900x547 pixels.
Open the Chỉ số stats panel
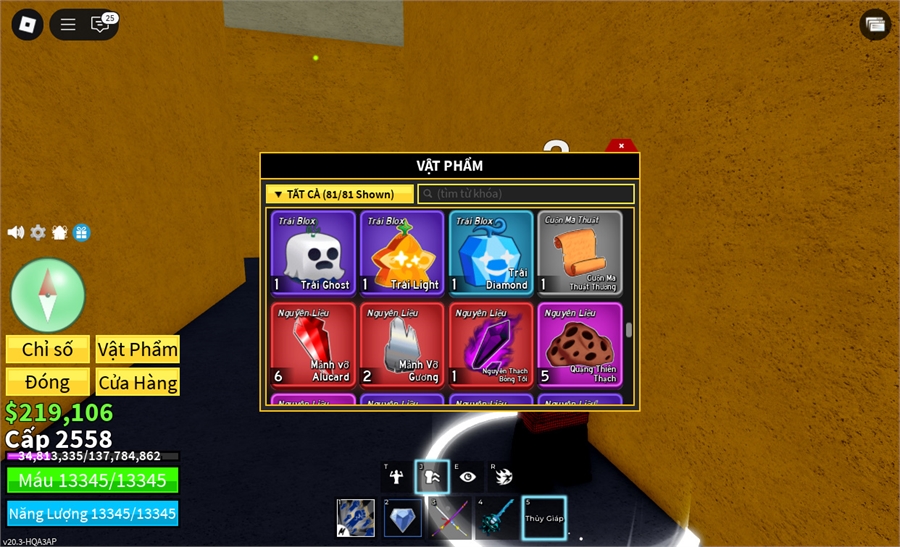[x=48, y=349]
